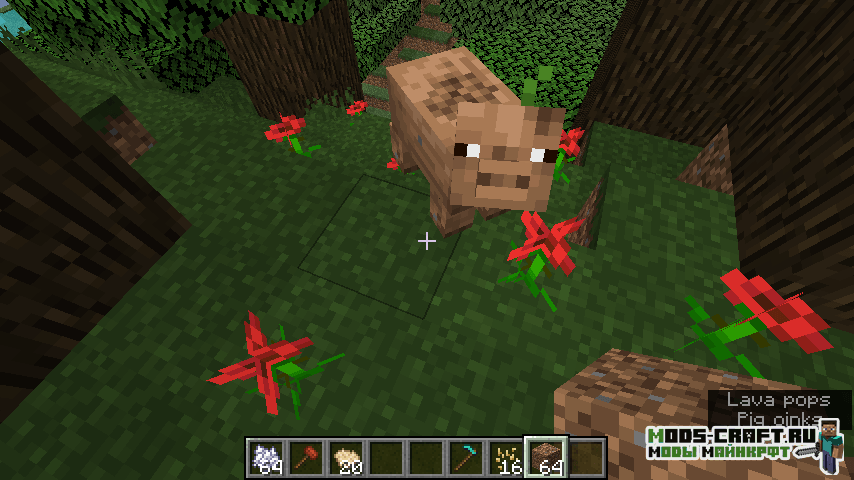Pick the yellow seeds stack of 16
Viewport: 854px width, 480px height.
507,456
